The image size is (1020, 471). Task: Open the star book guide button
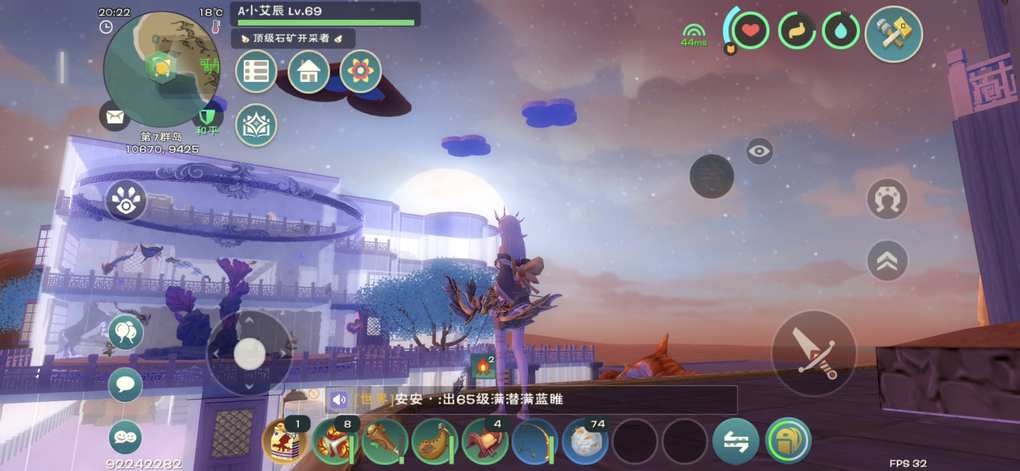pos(256,125)
